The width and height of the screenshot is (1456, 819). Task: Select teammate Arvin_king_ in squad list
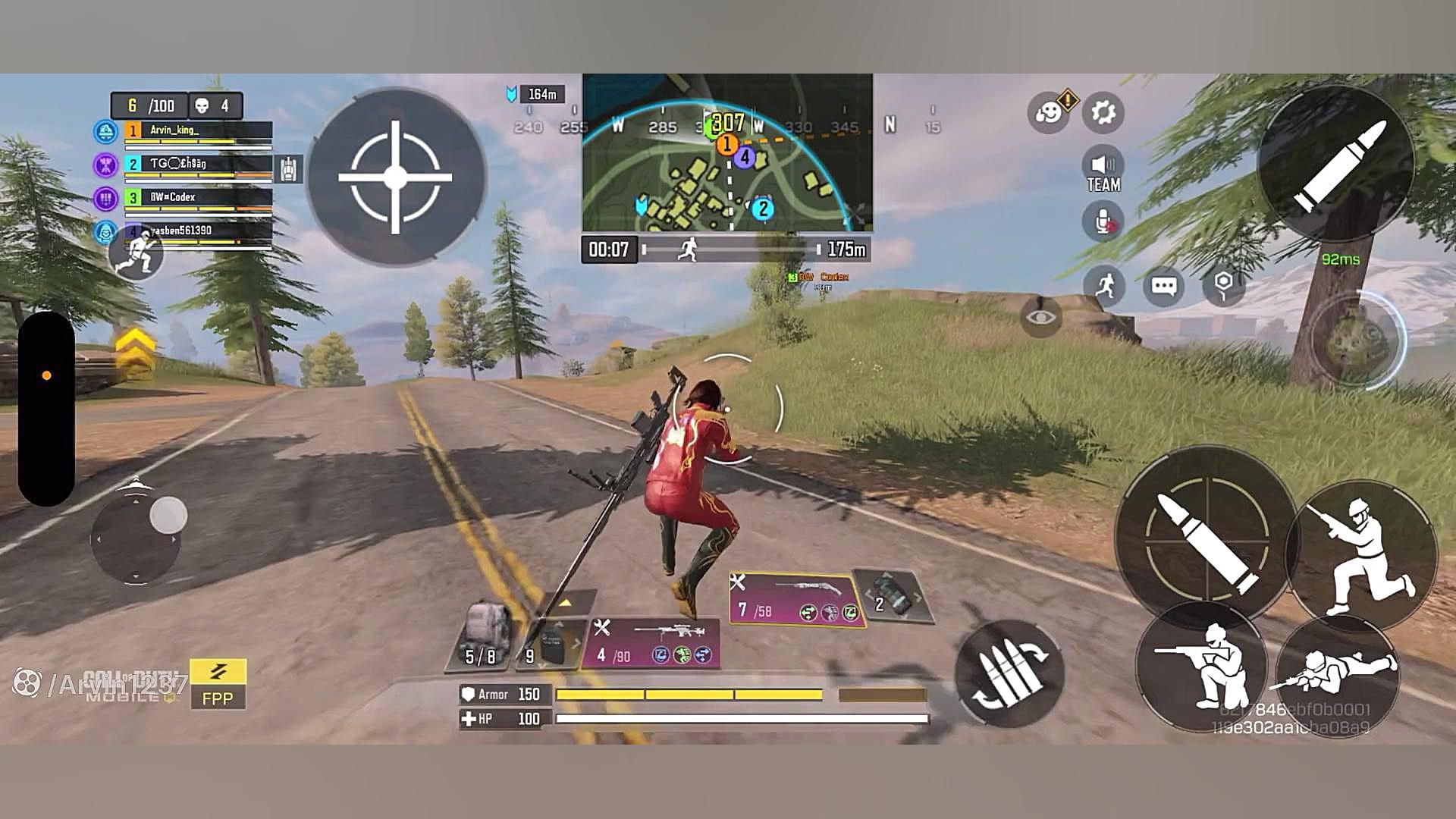coord(199,131)
